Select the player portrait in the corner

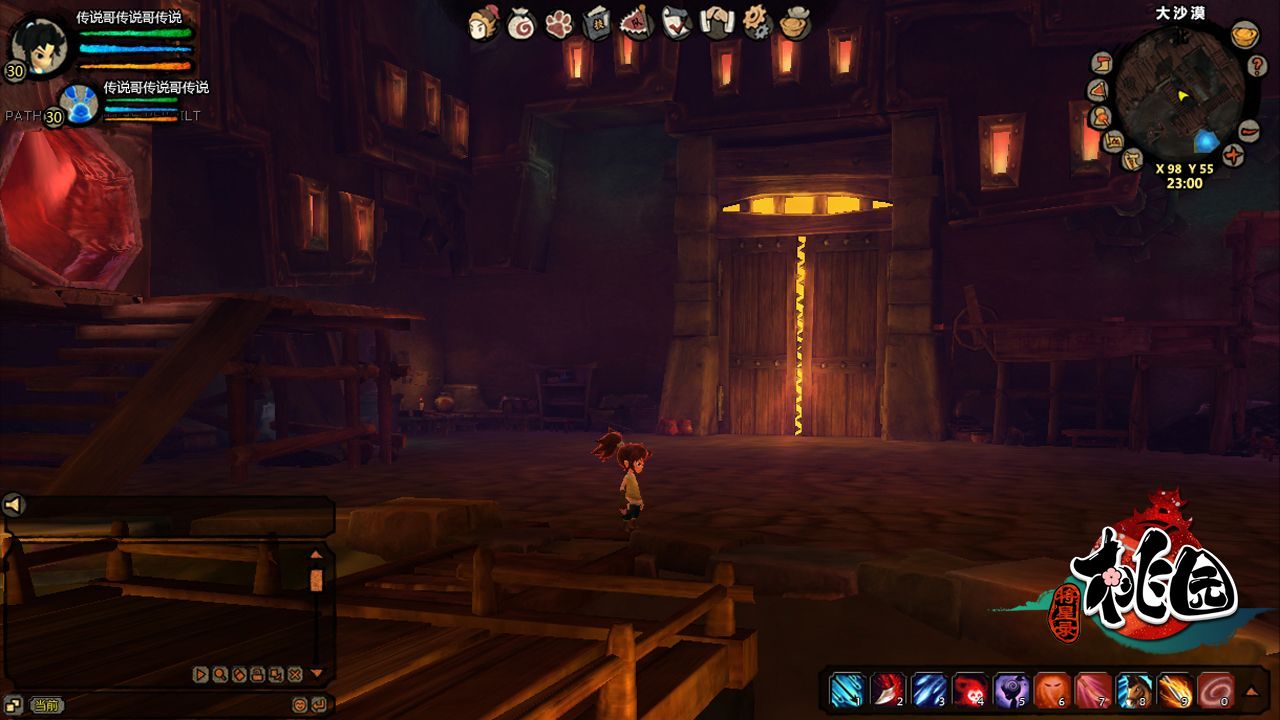(x=39, y=44)
